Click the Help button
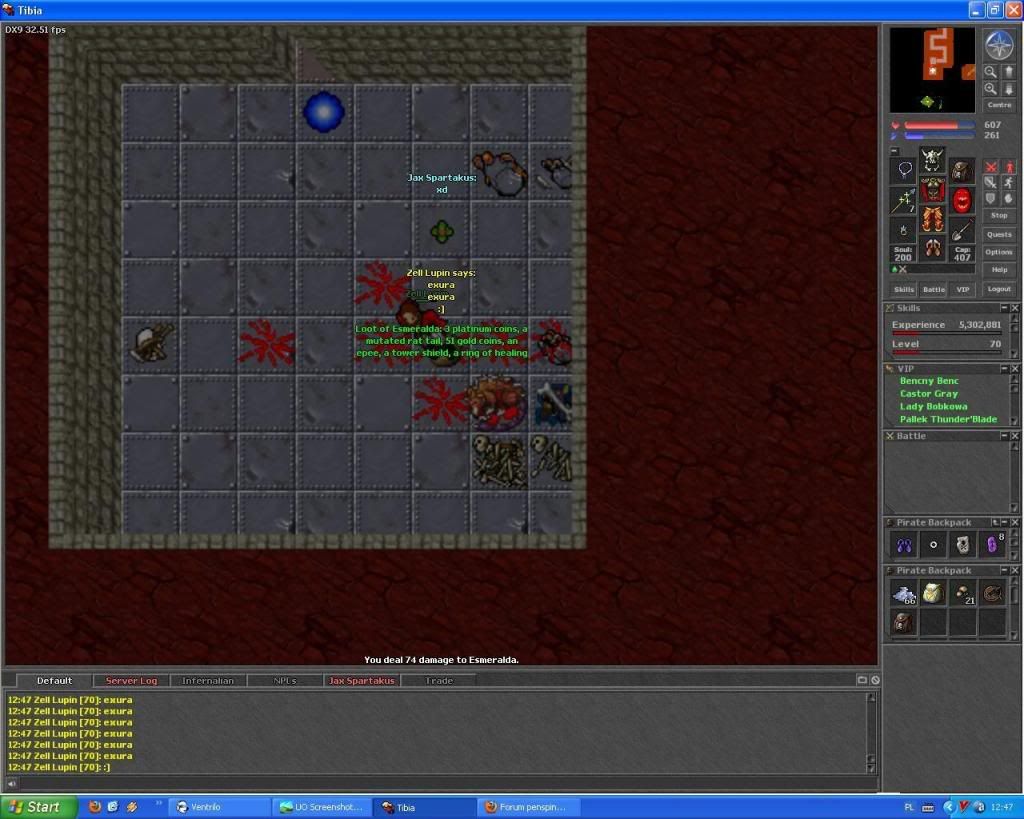The height and width of the screenshot is (819, 1024). pos(999,270)
